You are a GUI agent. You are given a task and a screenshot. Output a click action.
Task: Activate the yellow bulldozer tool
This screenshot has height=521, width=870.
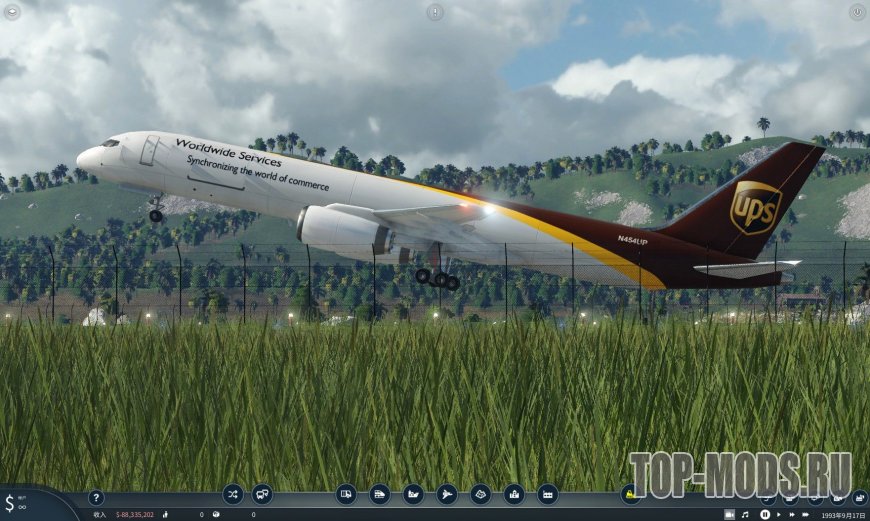pos(630,493)
